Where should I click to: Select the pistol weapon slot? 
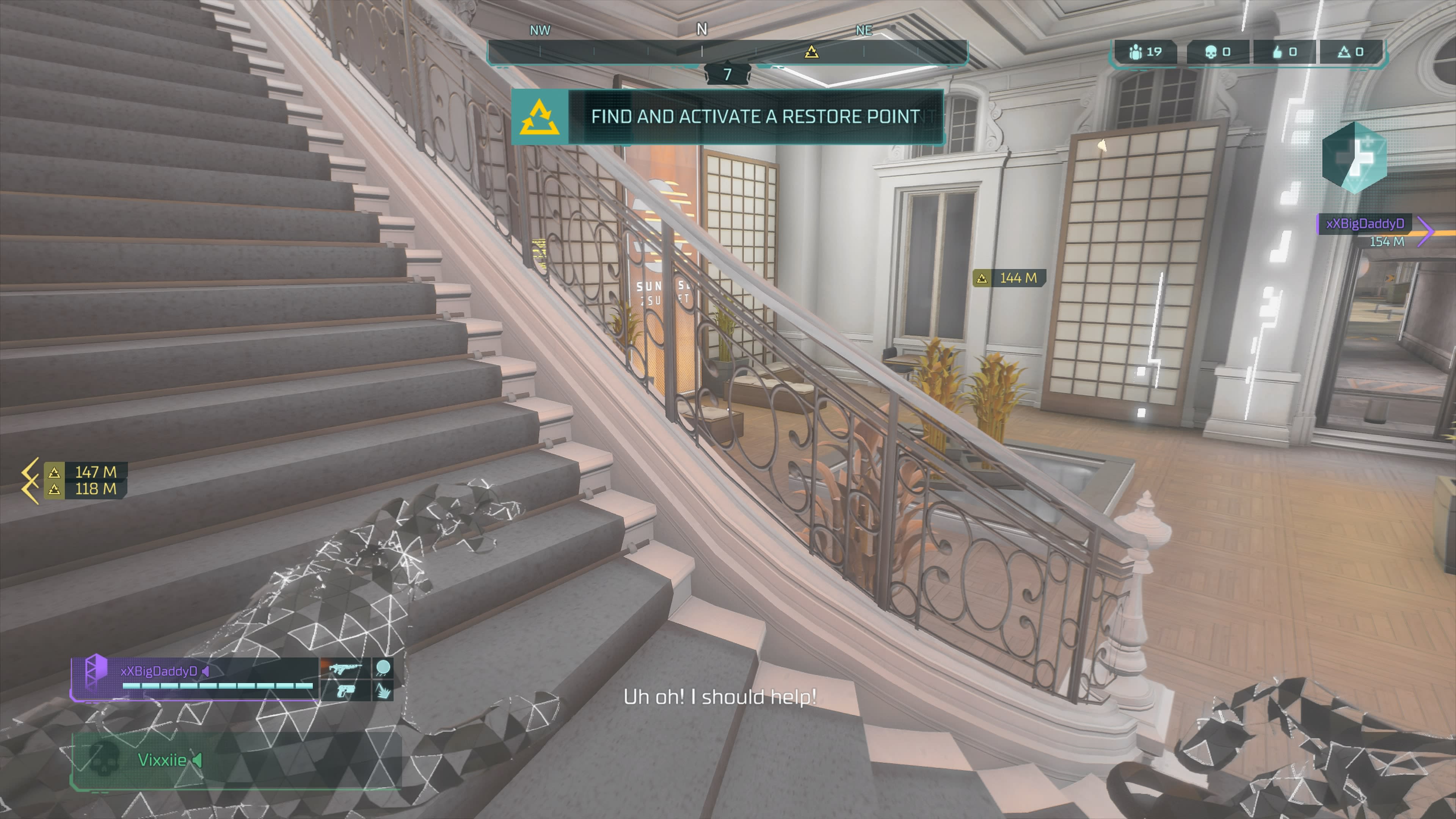coord(345,690)
